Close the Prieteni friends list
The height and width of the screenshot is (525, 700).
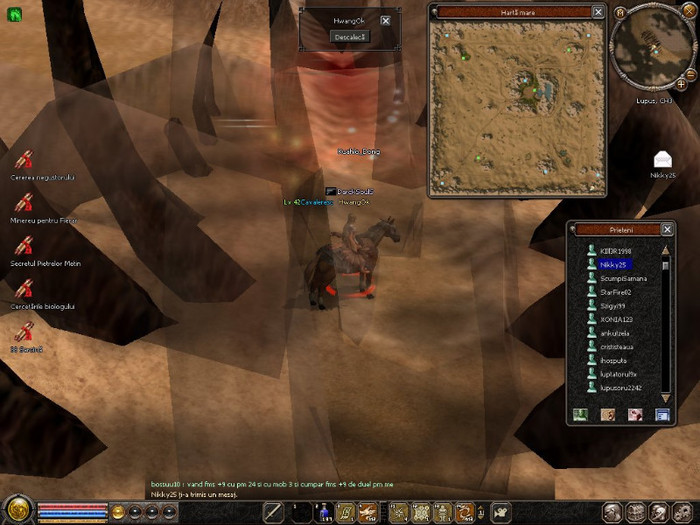point(667,229)
